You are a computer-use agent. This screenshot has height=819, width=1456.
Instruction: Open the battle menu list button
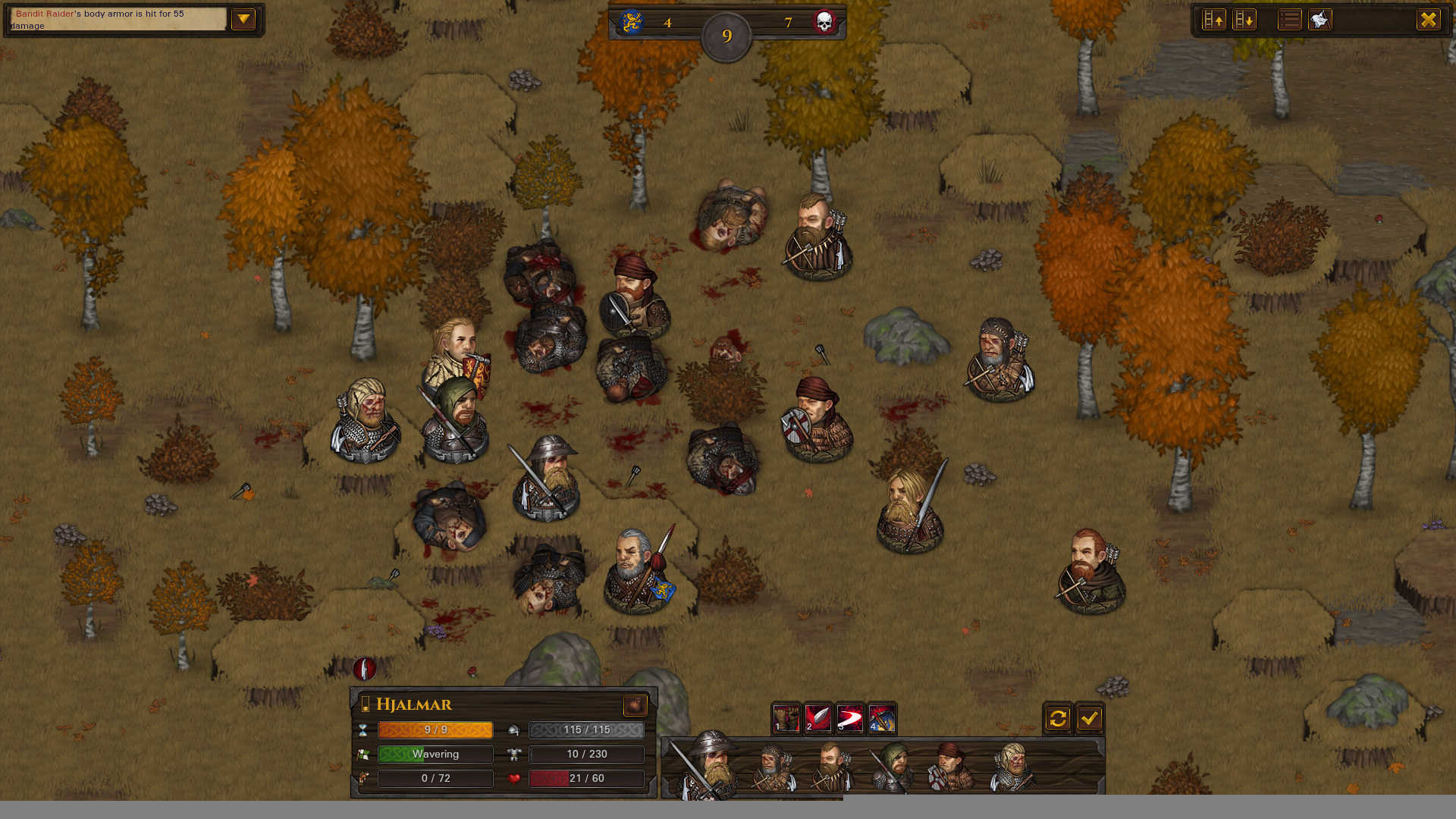coord(1289,20)
